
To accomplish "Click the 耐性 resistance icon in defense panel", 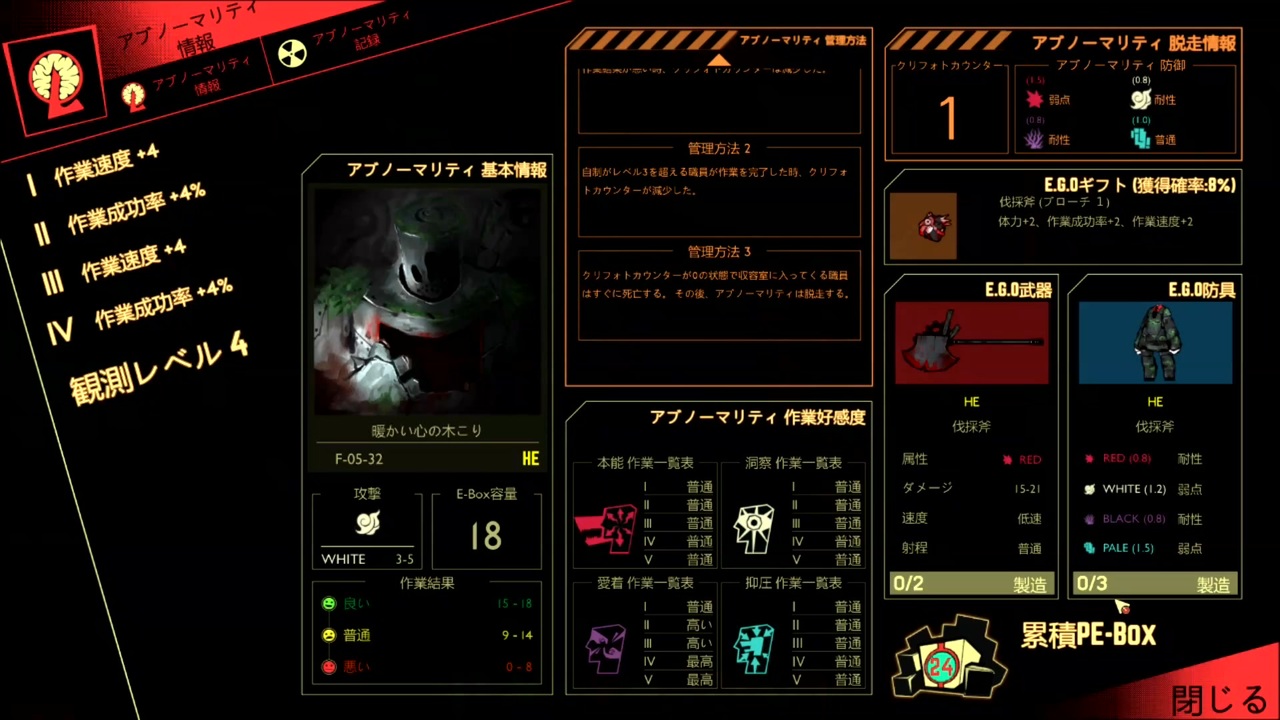I will [x=1140, y=97].
